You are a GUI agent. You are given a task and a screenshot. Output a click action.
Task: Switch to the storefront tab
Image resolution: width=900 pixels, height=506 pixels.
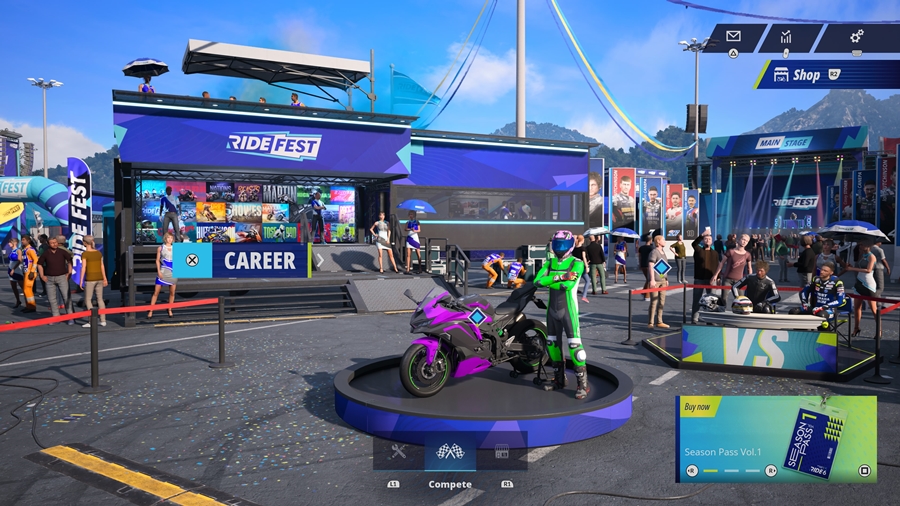(x=502, y=451)
